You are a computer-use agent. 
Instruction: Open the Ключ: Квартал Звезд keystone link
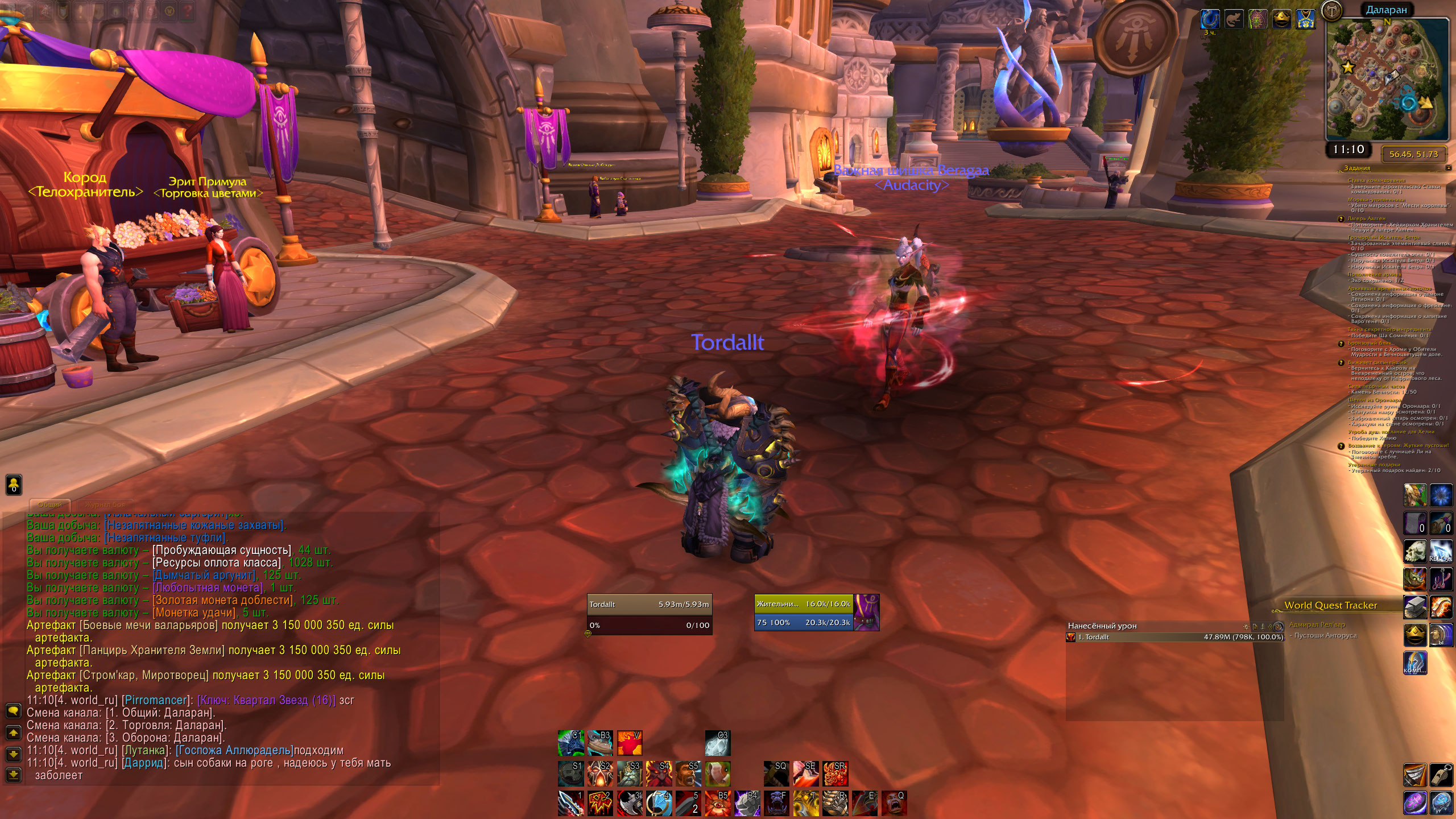point(266,700)
